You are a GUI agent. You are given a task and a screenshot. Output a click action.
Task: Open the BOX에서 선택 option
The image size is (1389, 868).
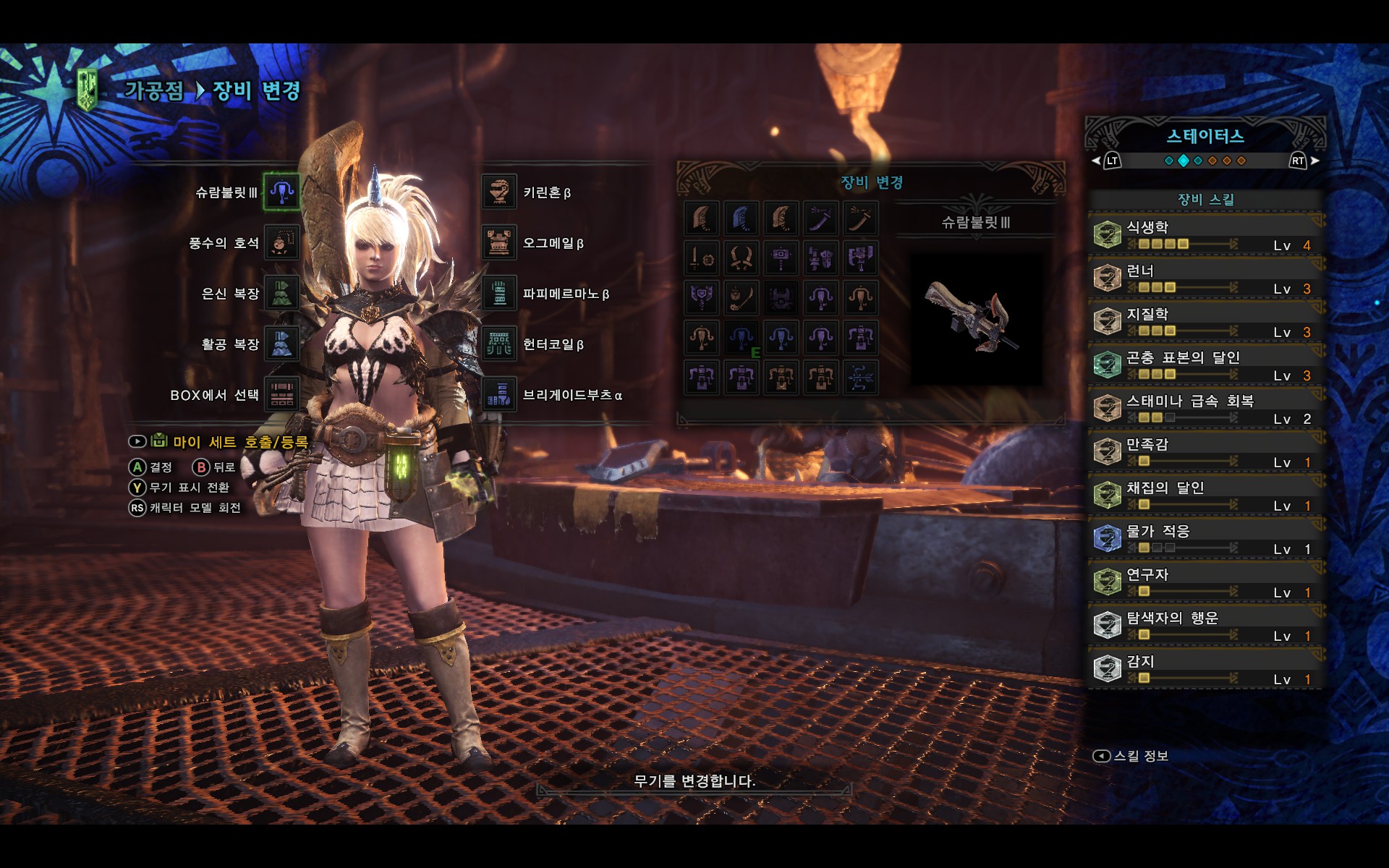tap(281, 395)
